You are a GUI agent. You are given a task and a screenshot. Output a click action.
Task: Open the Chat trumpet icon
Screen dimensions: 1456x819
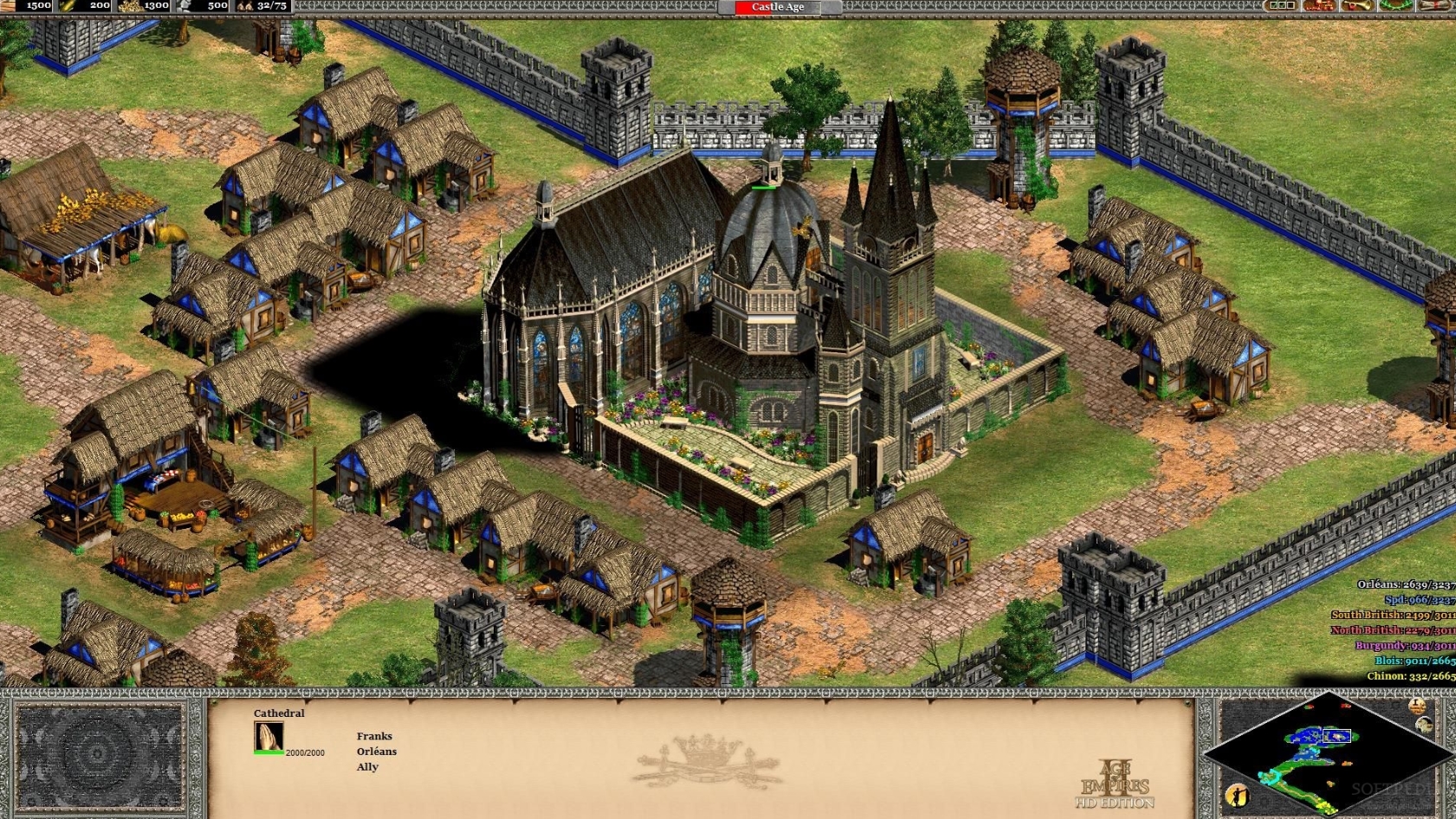click(1357, 6)
